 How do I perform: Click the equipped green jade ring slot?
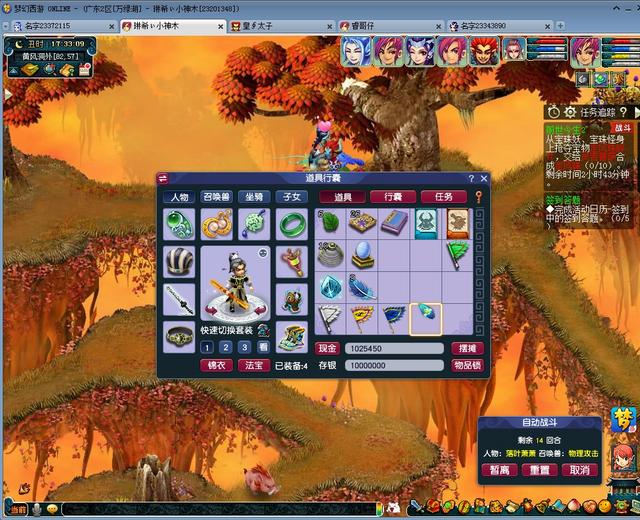(x=291, y=222)
